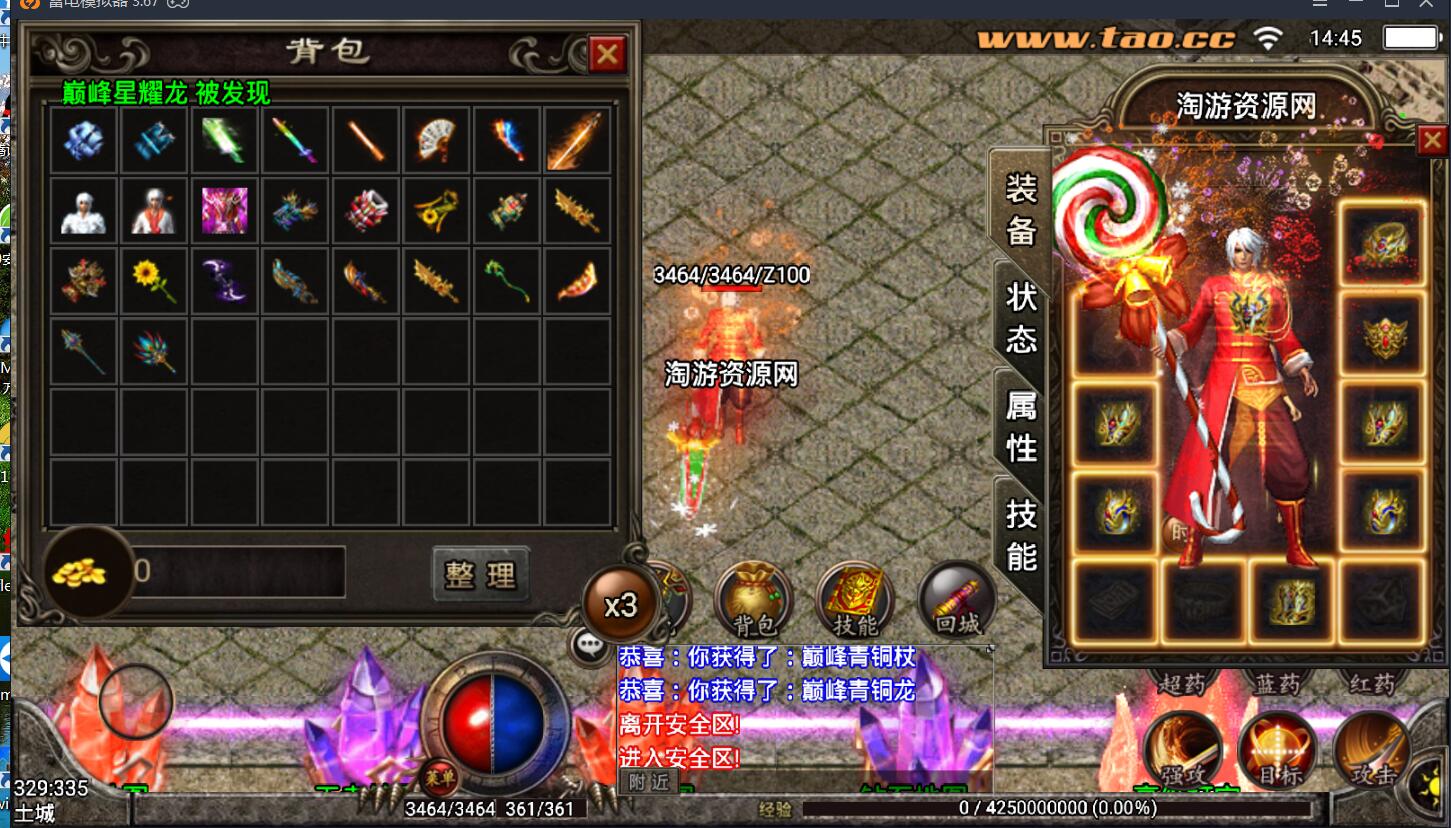The image size is (1451, 828).
Task: Switch to the 技能 skills tab
Action: pyautogui.click(x=1020, y=534)
